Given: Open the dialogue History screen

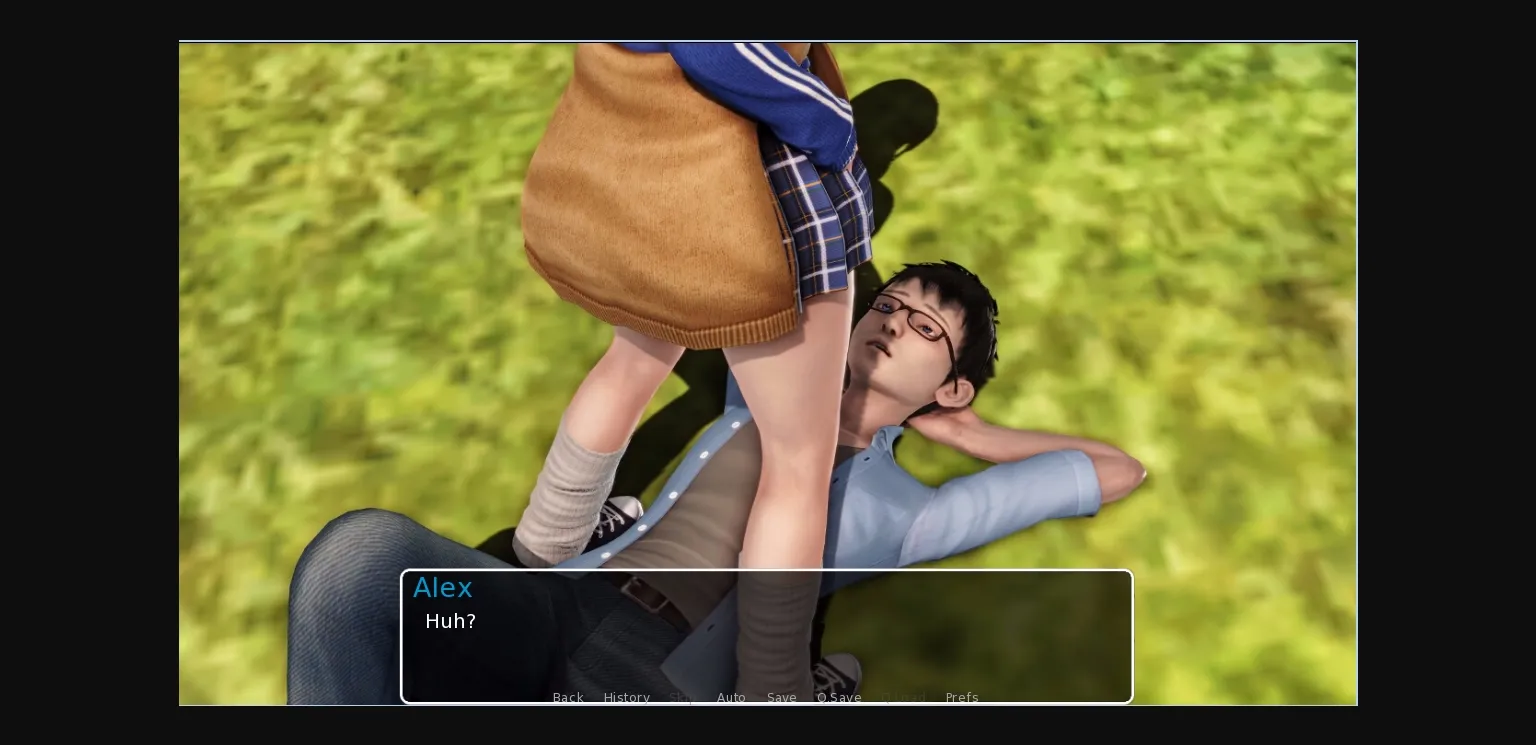Looking at the screenshot, I should (x=626, y=697).
